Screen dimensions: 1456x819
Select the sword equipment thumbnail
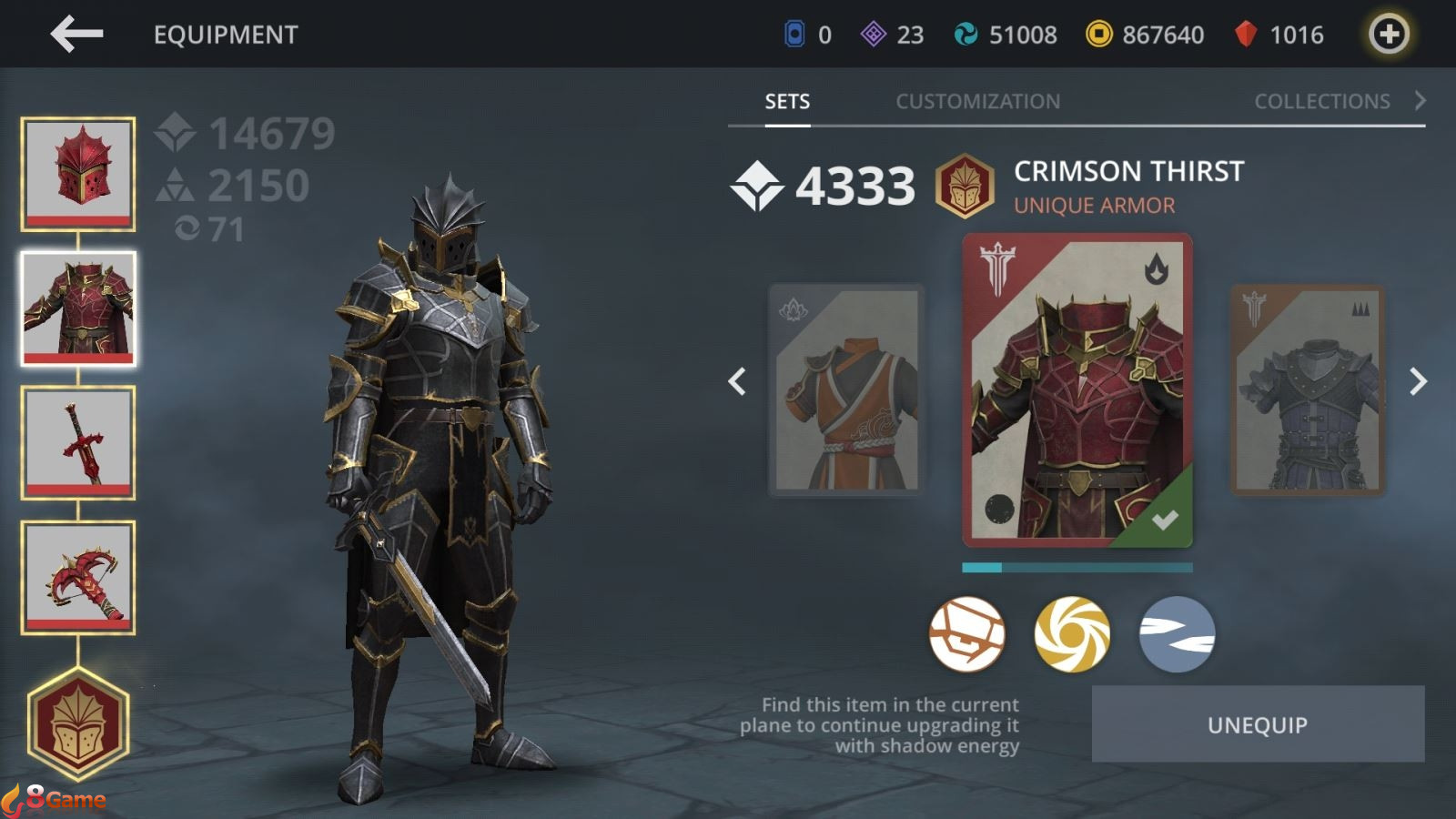(x=79, y=443)
